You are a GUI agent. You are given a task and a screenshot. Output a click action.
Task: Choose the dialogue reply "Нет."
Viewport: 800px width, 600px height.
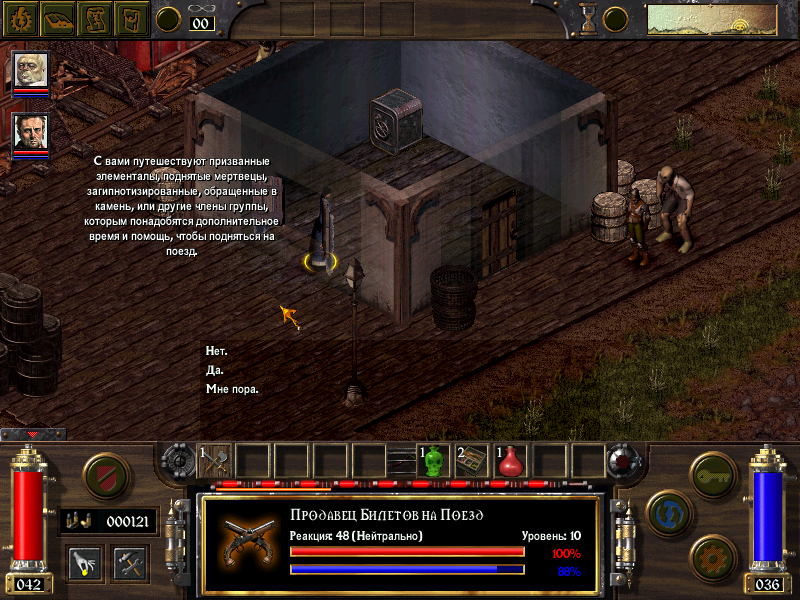pyautogui.click(x=216, y=351)
